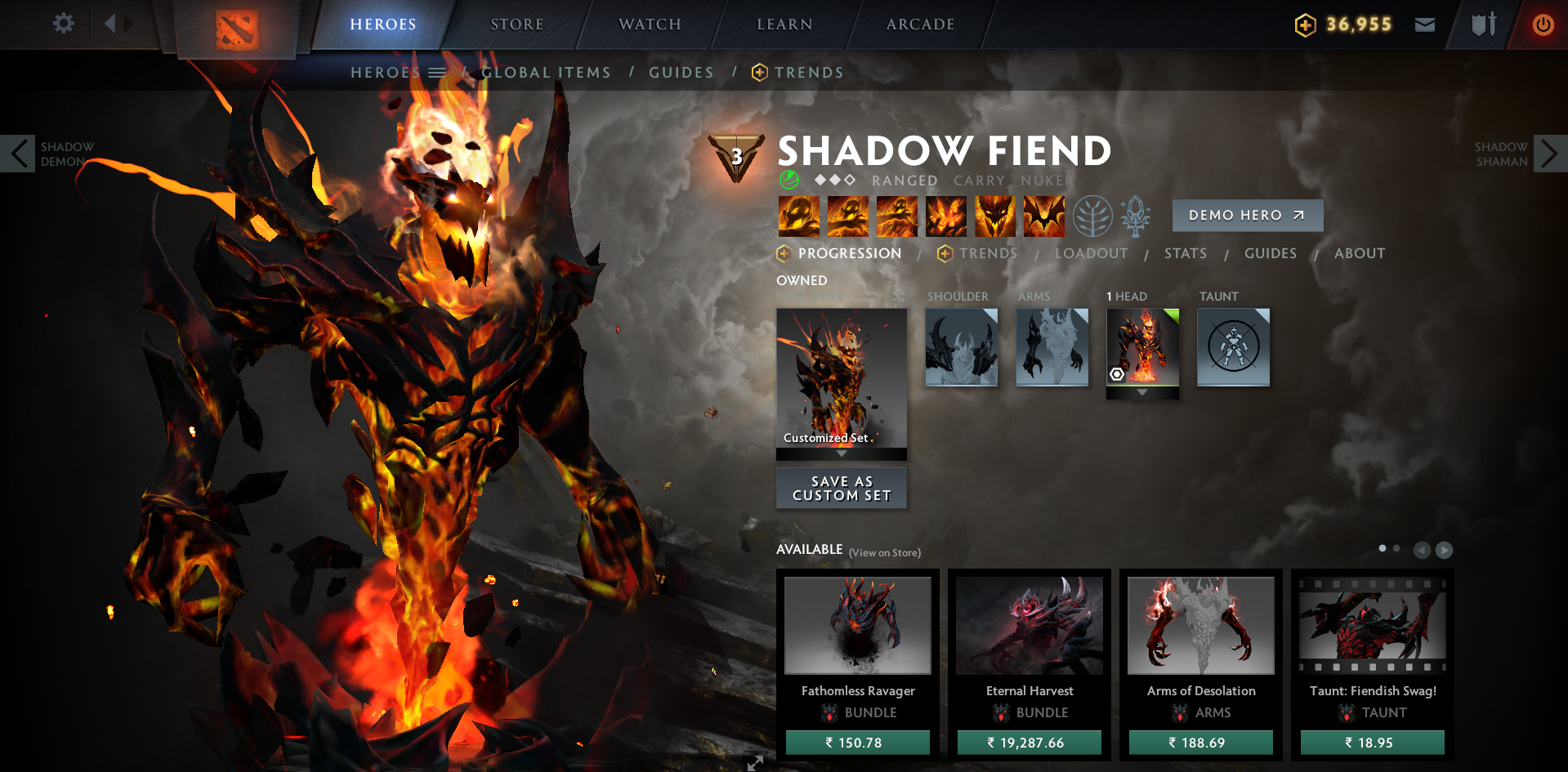View the Aghanim's Scepter upgrades icon

pyautogui.click(x=1136, y=216)
